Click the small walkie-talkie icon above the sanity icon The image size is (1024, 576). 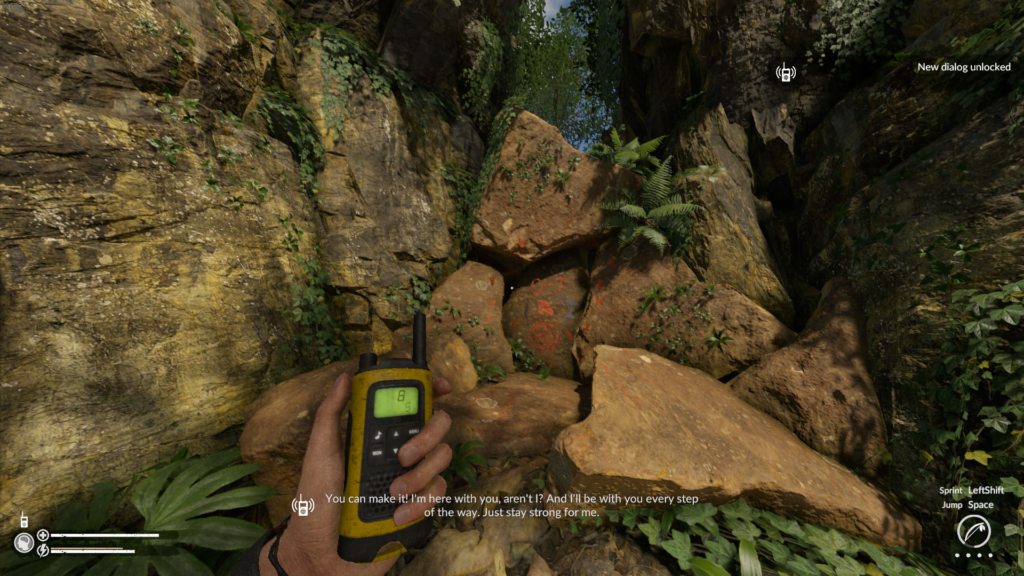[22, 521]
